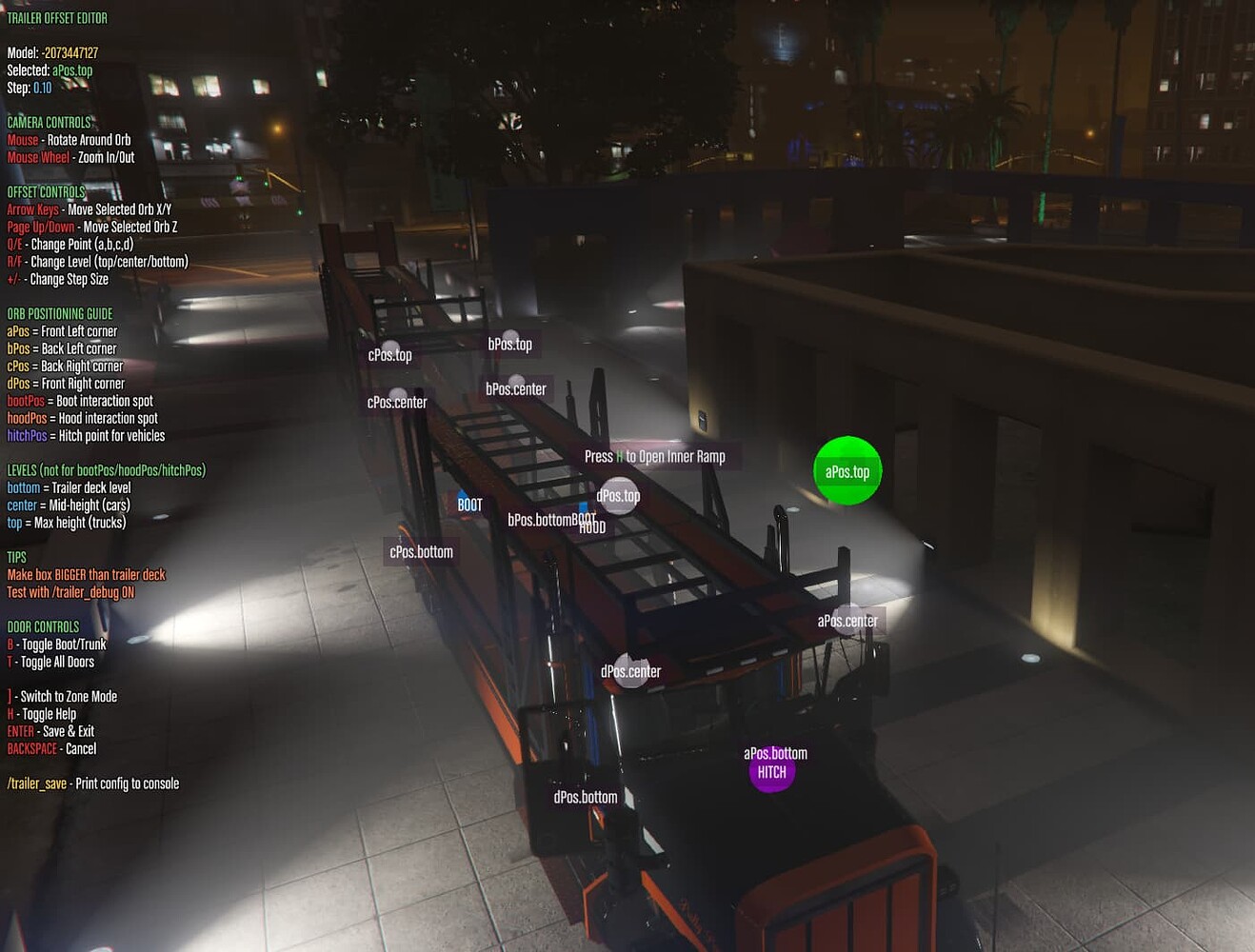Select the purple HITCH point orb
The height and width of the screenshot is (952, 1255).
(x=772, y=771)
